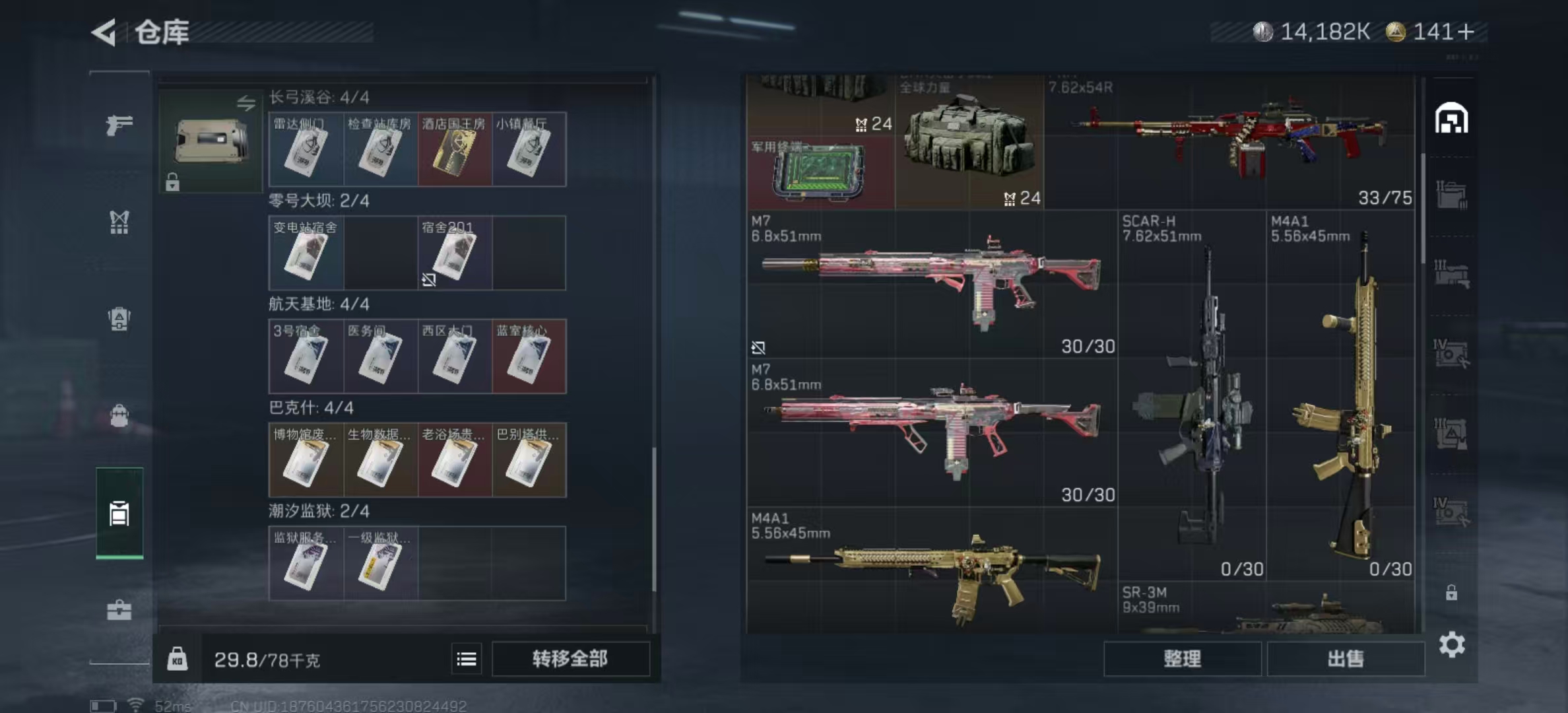Viewport: 1568px width, 713px height.
Task: Select the 酒店国王房 key card
Action: [x=454, y=150]
